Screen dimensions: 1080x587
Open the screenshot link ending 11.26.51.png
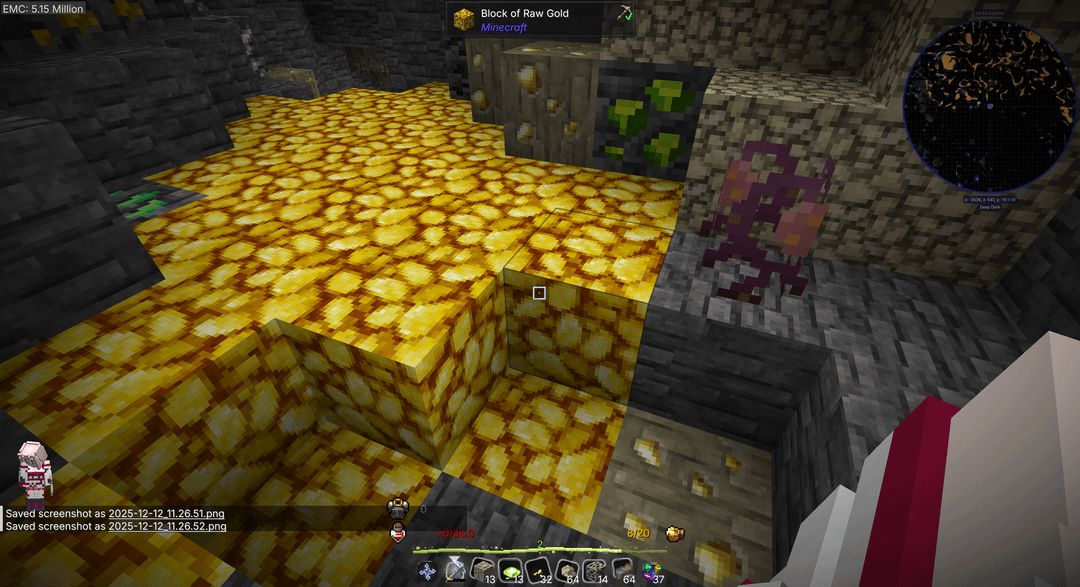pos(167,513)
